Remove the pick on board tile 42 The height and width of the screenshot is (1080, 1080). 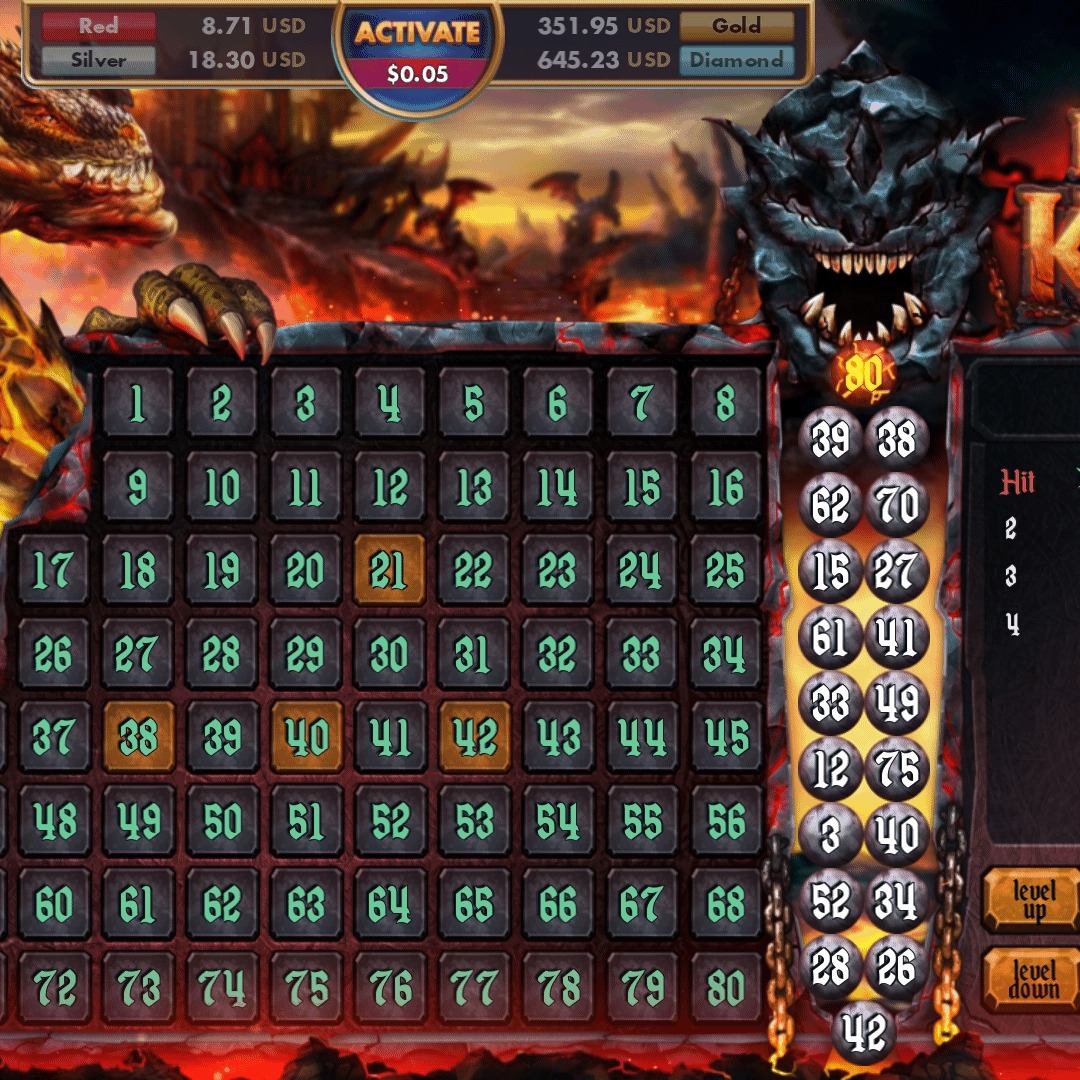pos(474,737)
